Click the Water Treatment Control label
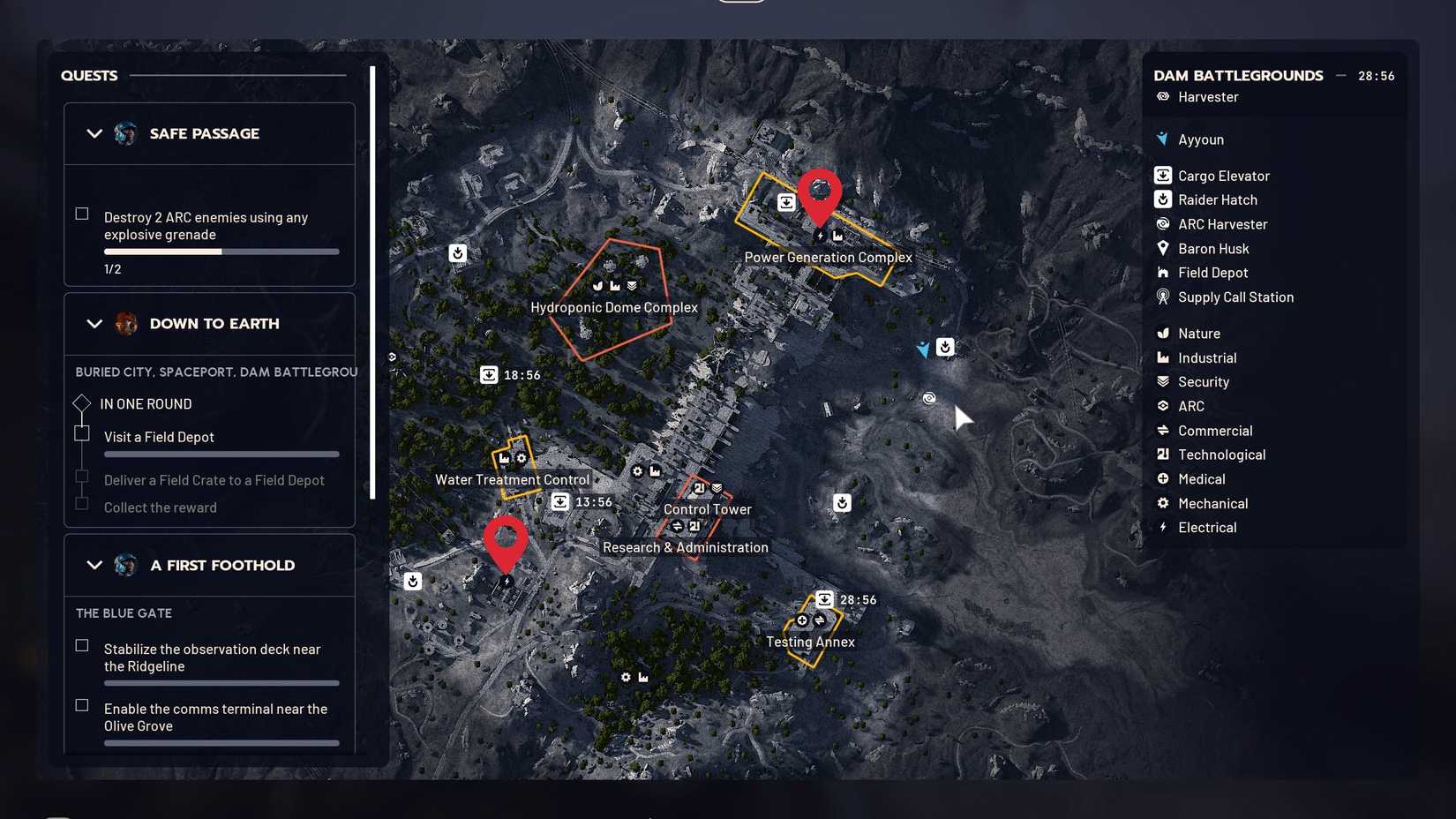Image resolution: width=1456 pixels, height=819 pixels. click(x=512, y=479)
